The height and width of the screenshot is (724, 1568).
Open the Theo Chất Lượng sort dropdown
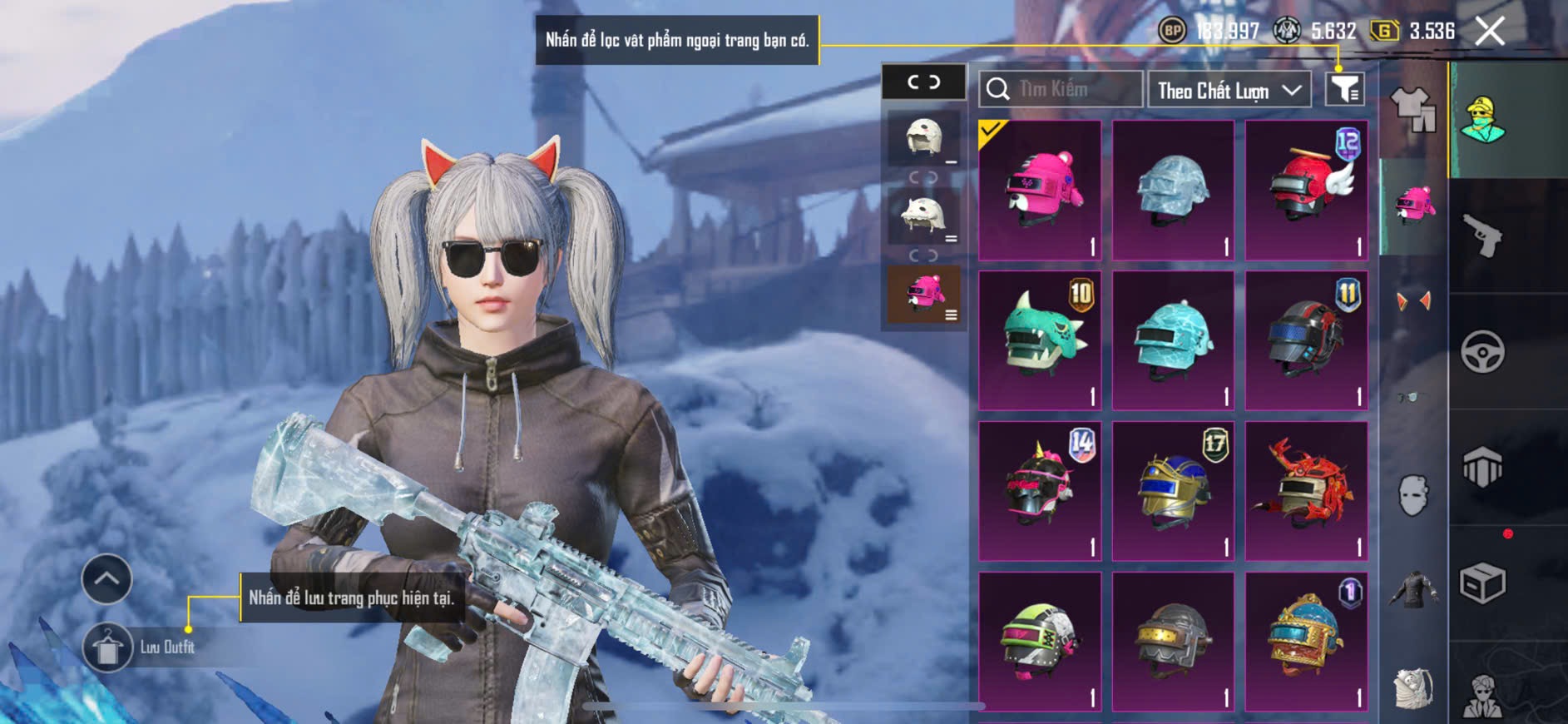click(1229, 90)
